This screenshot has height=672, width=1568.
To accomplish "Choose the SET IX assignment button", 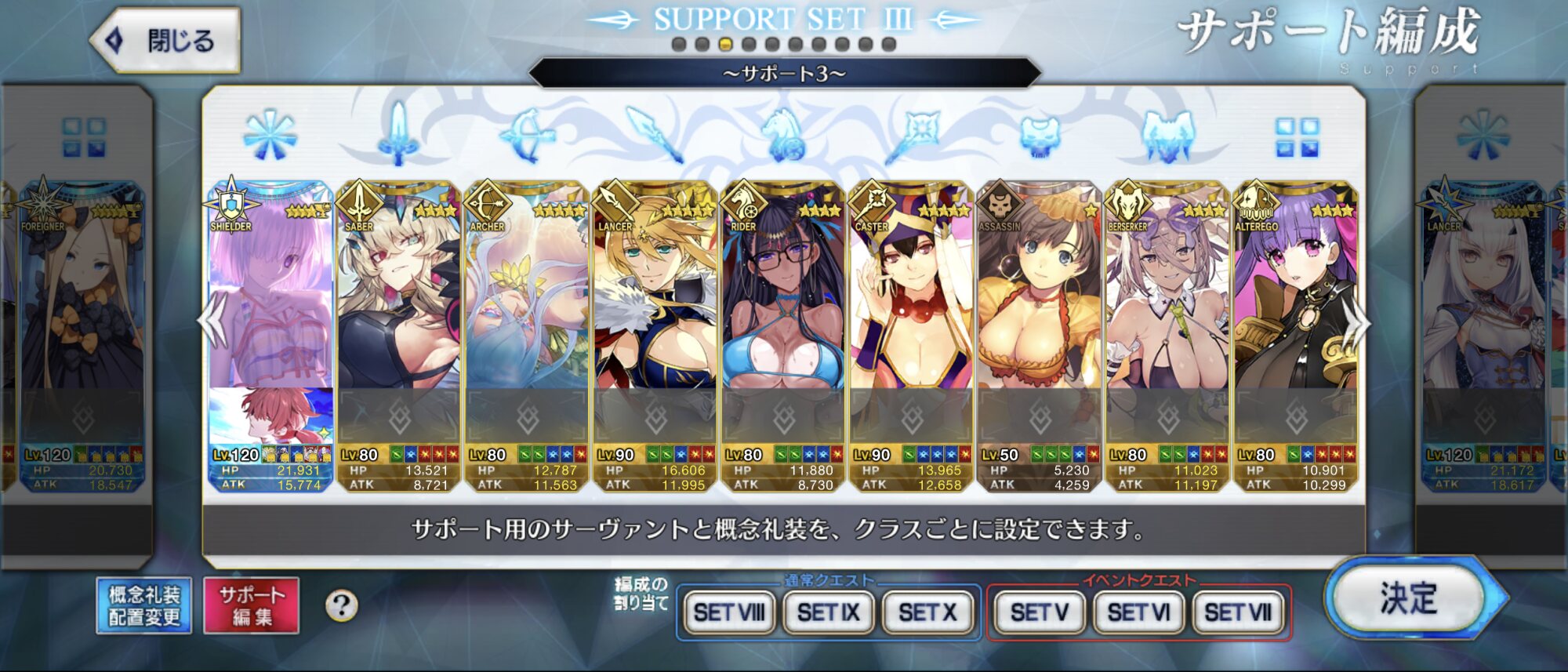I will point(828,612).
